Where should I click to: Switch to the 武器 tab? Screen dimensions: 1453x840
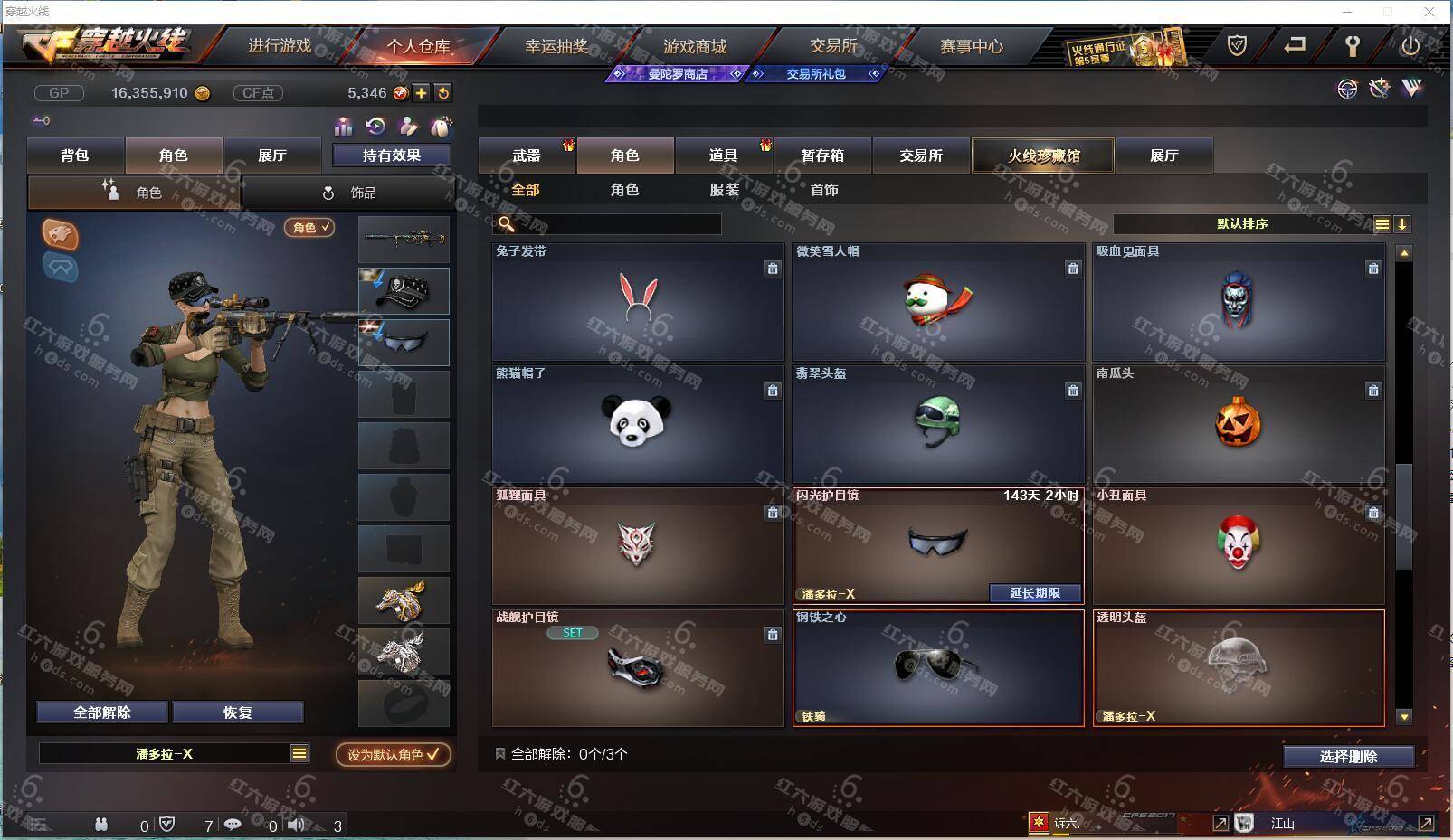[x=526, y=156]
